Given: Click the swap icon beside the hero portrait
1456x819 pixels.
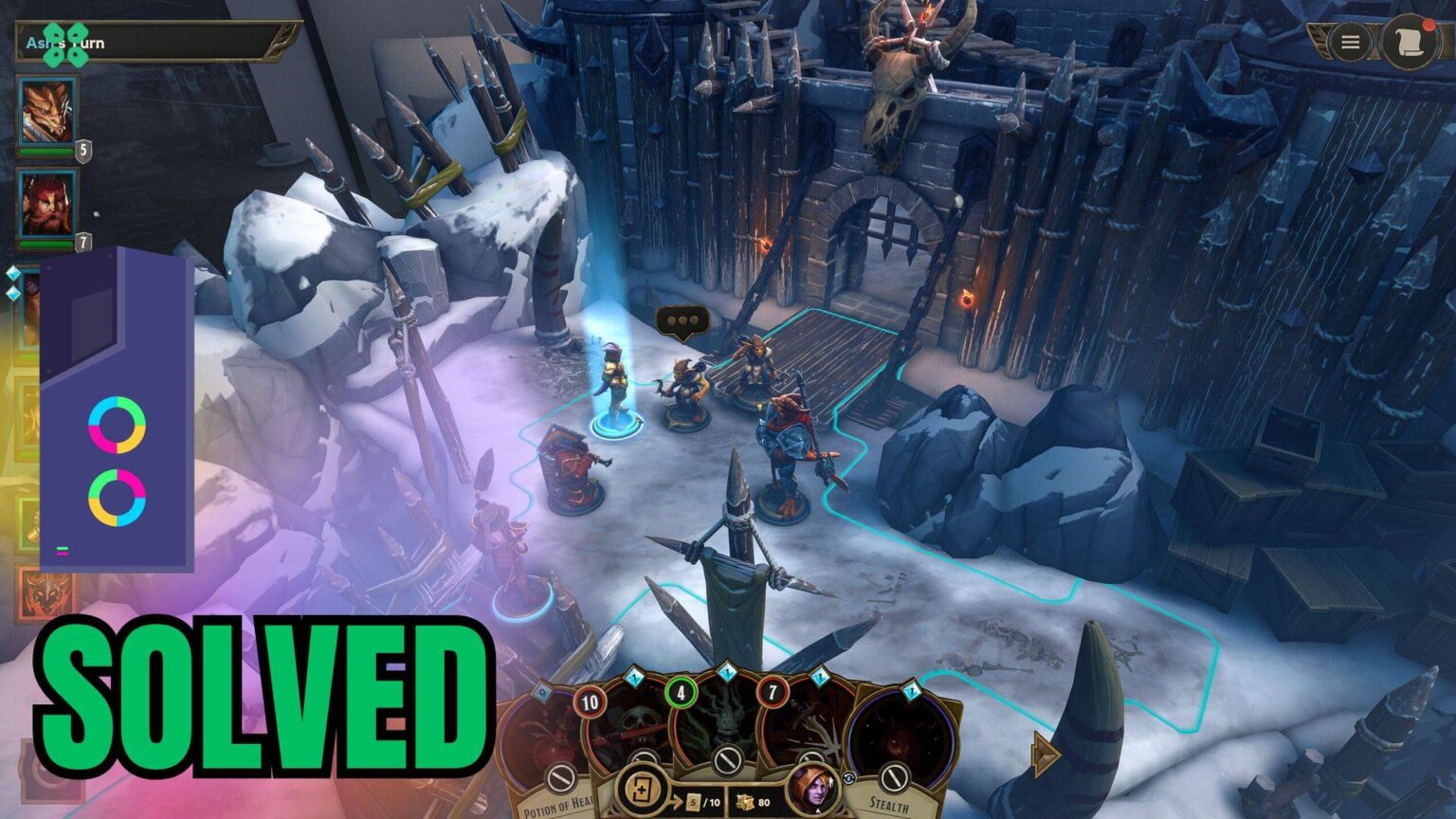Looking at the screenshot, I should coord(847,778).
